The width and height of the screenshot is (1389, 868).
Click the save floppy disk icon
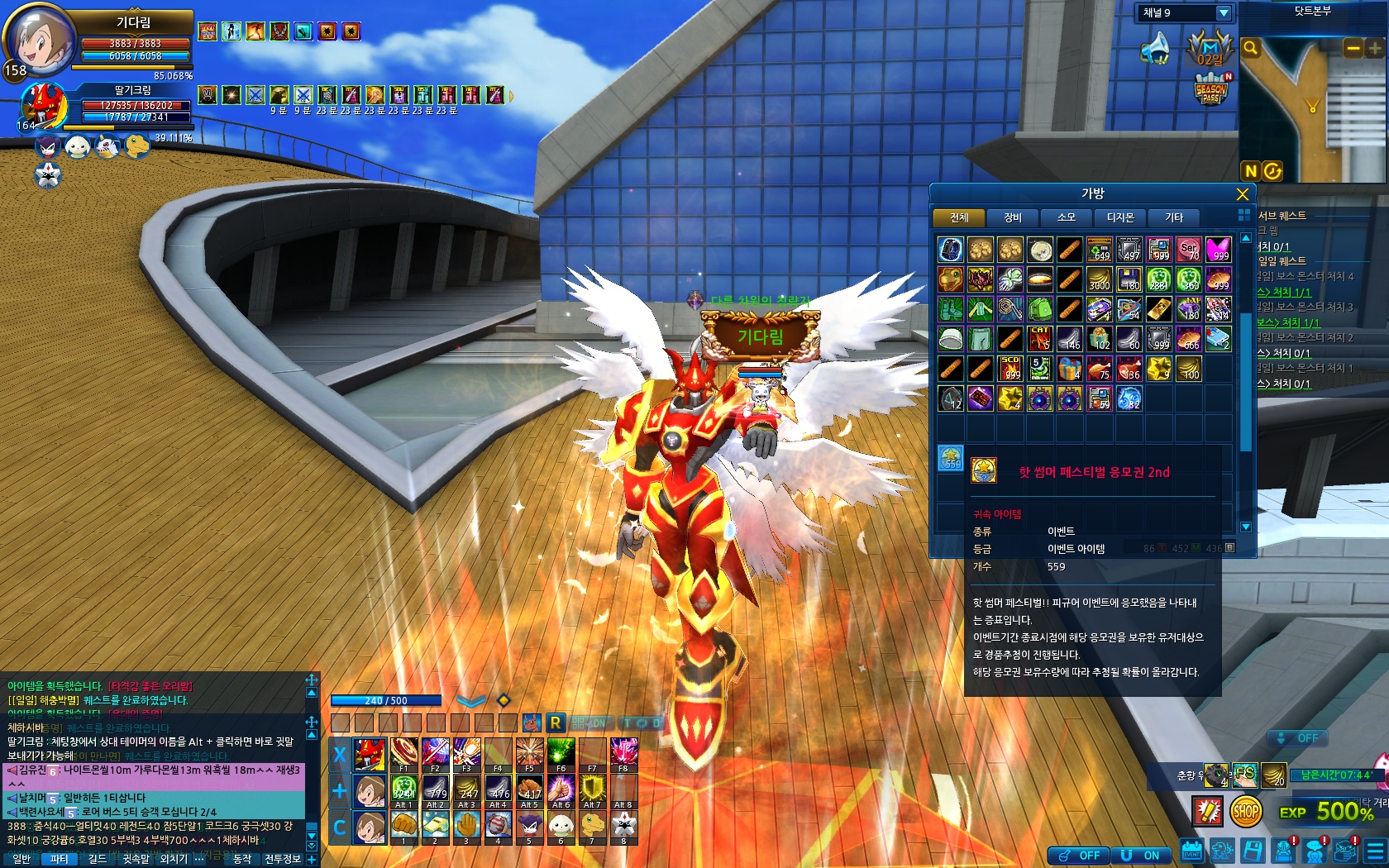(x=1253, y=851)
